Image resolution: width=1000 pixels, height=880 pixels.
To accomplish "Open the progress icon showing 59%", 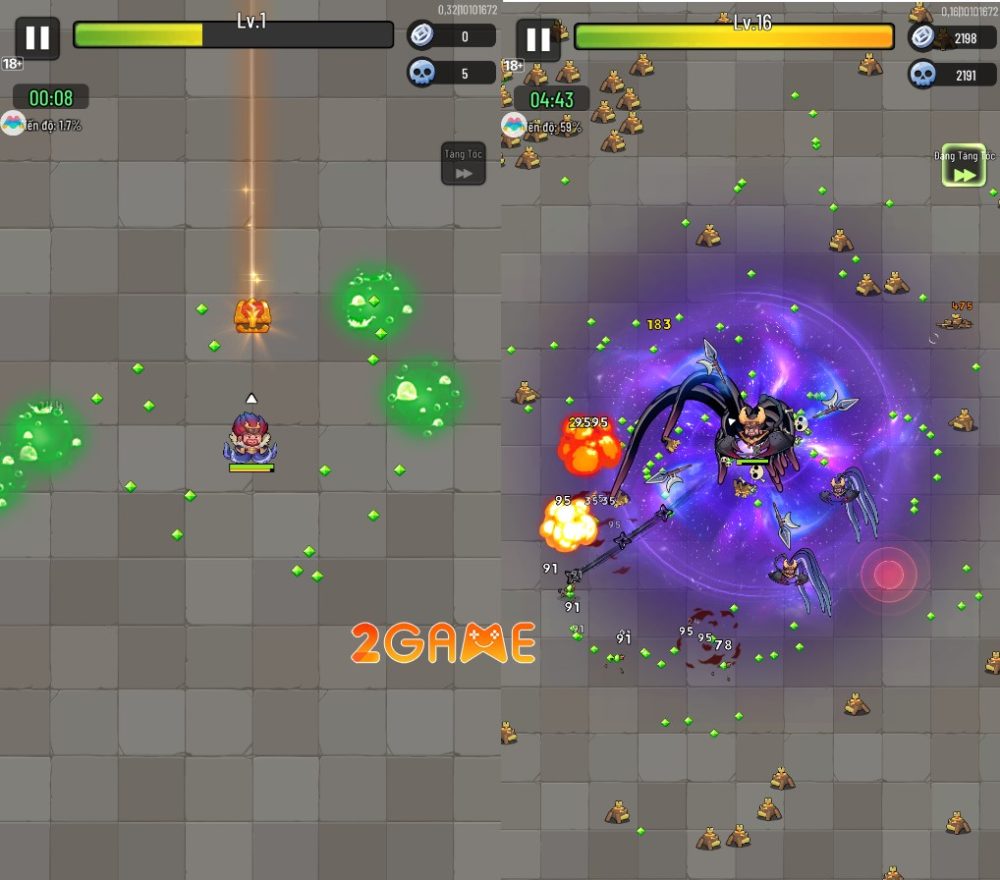I will point(513,125).
